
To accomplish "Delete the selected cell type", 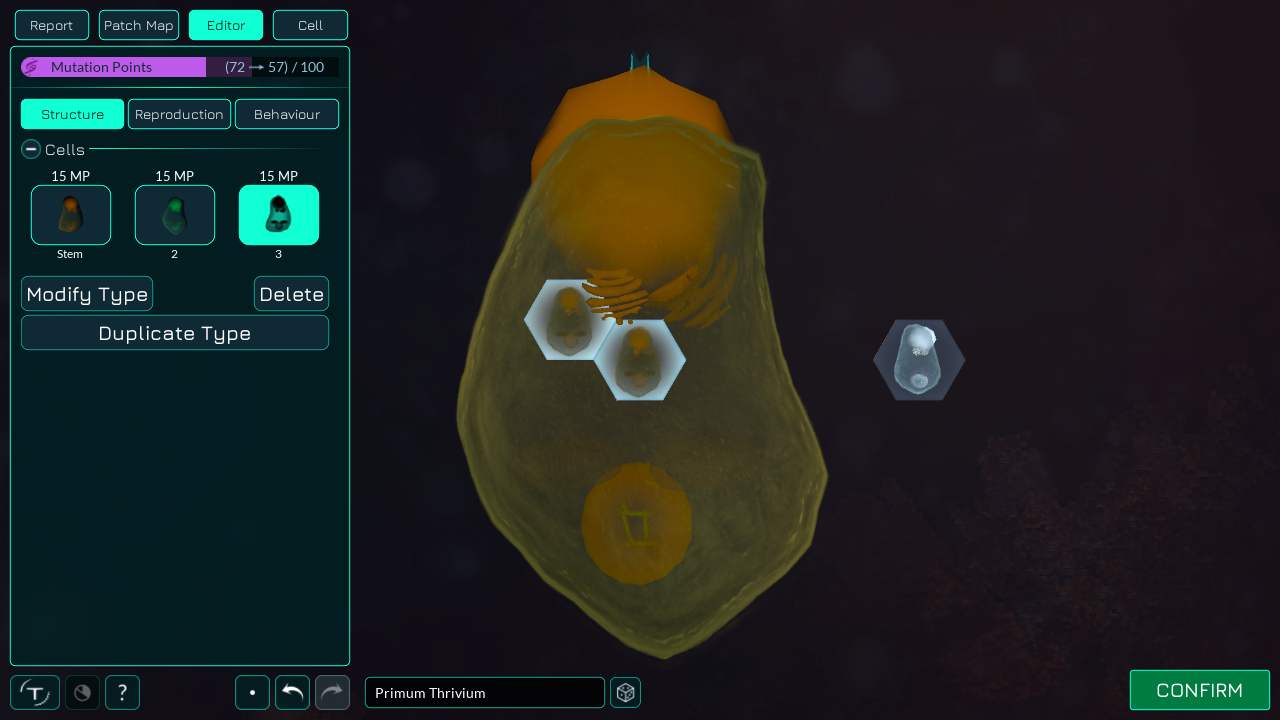I will coord(291,294).
